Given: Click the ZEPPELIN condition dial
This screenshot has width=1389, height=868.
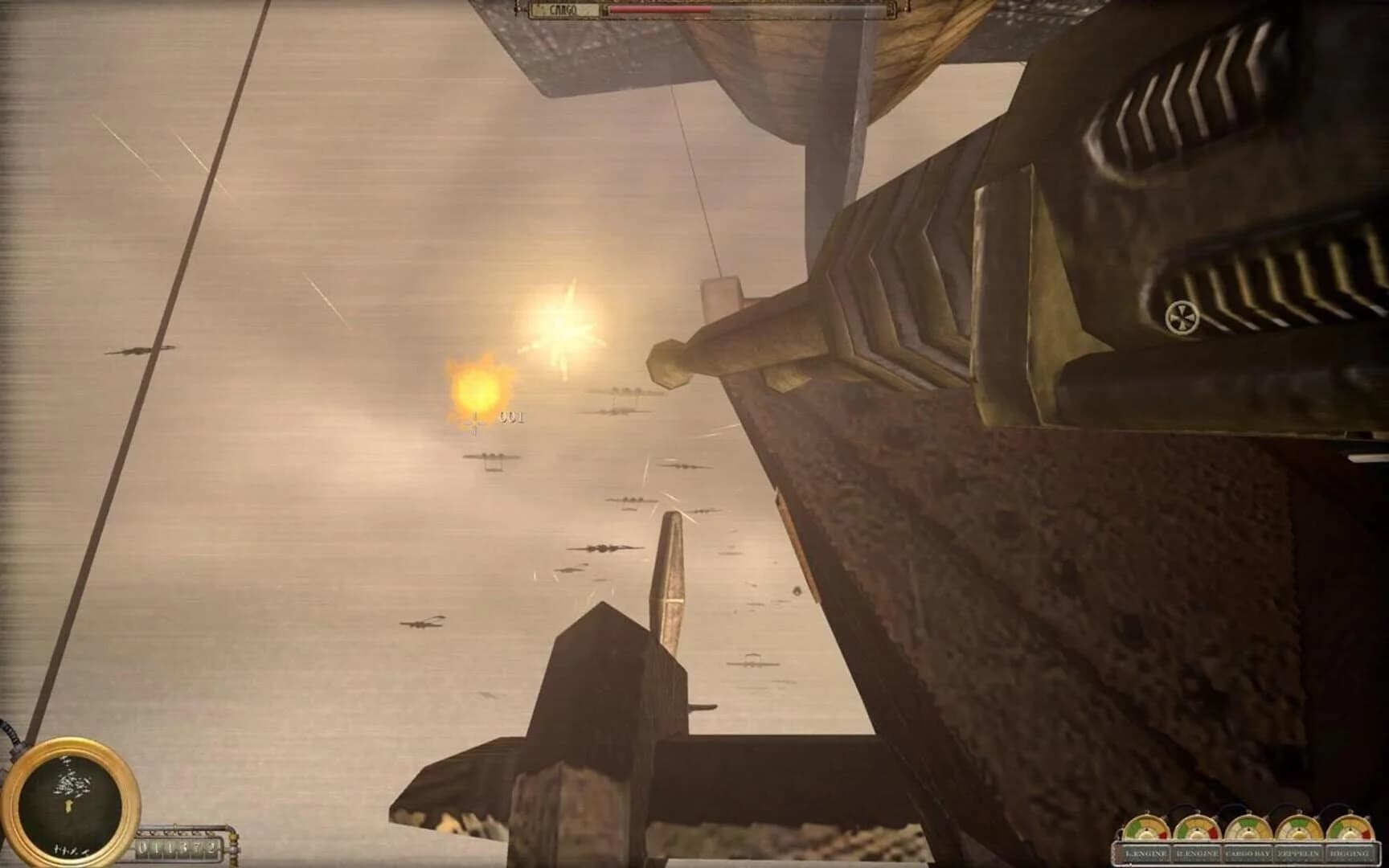Looking at the screenshot, I should tap(1300, 828).
